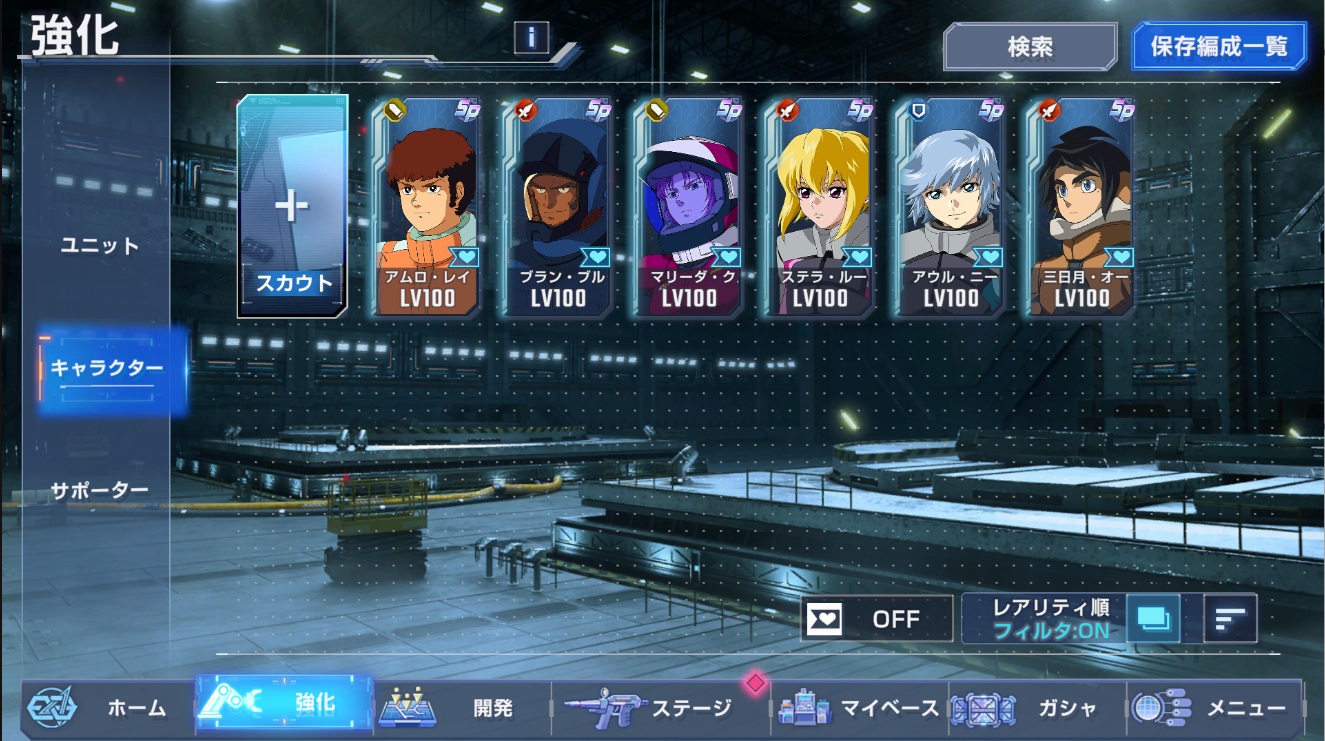Click the info "i" icon
Screen dimensions: 1325x741
click(531, 38)
